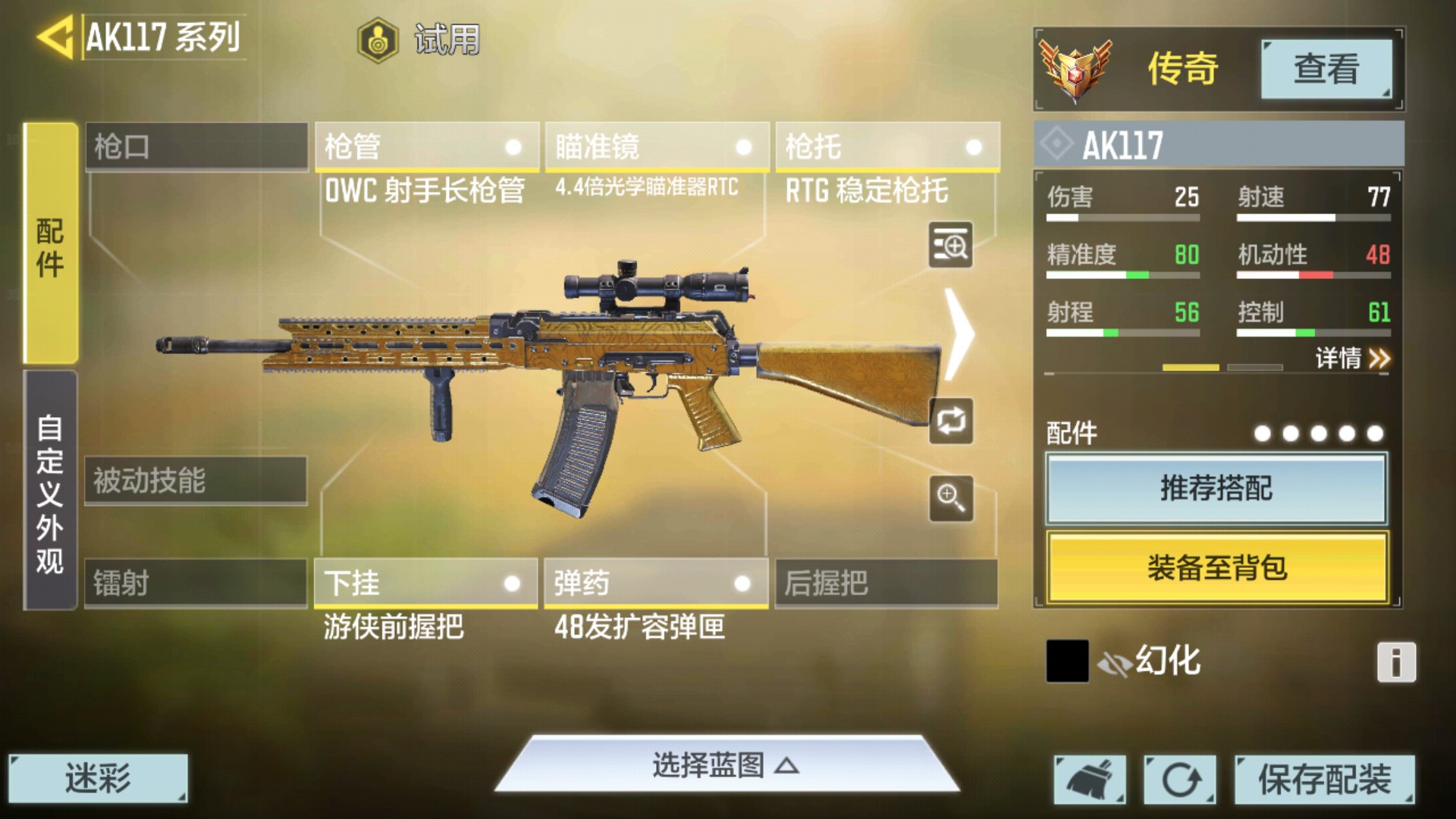This screenshot has height=819, width=1456.
Task: Apply the 推荐搭配 recommended build
Action: tap(1216, 489)
